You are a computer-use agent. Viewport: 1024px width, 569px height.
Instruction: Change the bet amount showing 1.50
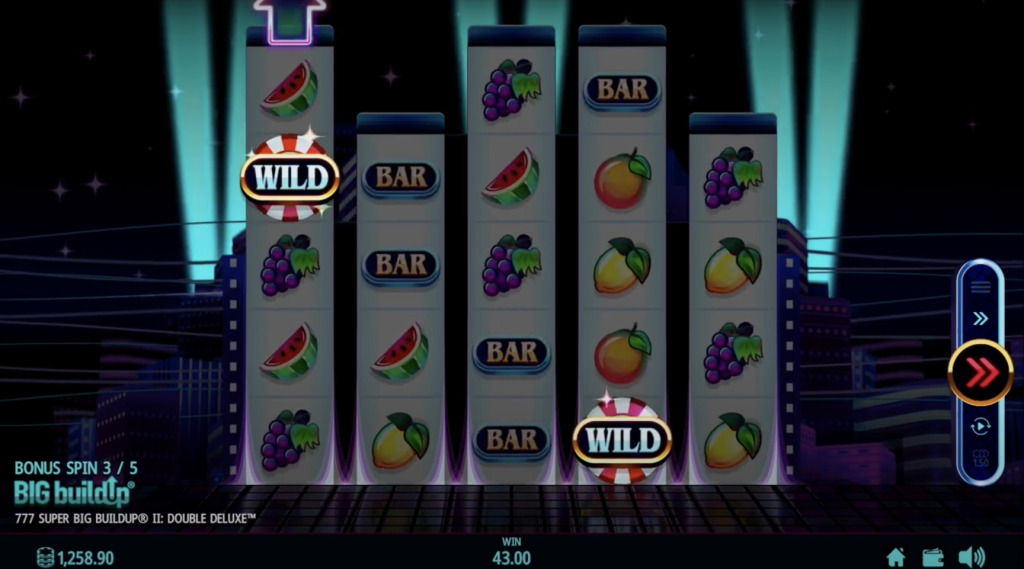980,460
